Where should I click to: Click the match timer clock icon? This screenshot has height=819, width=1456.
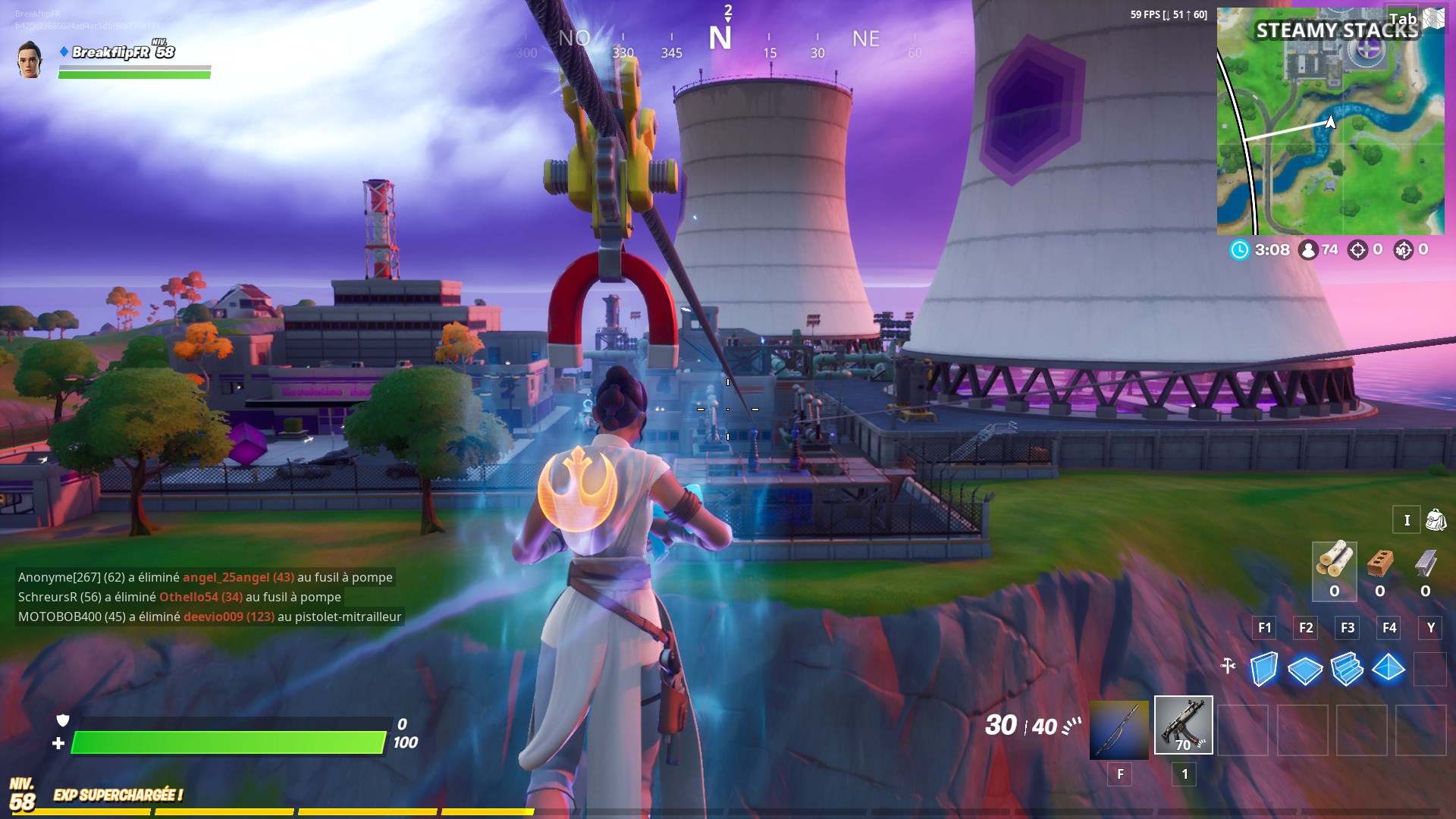point(1239,250)
